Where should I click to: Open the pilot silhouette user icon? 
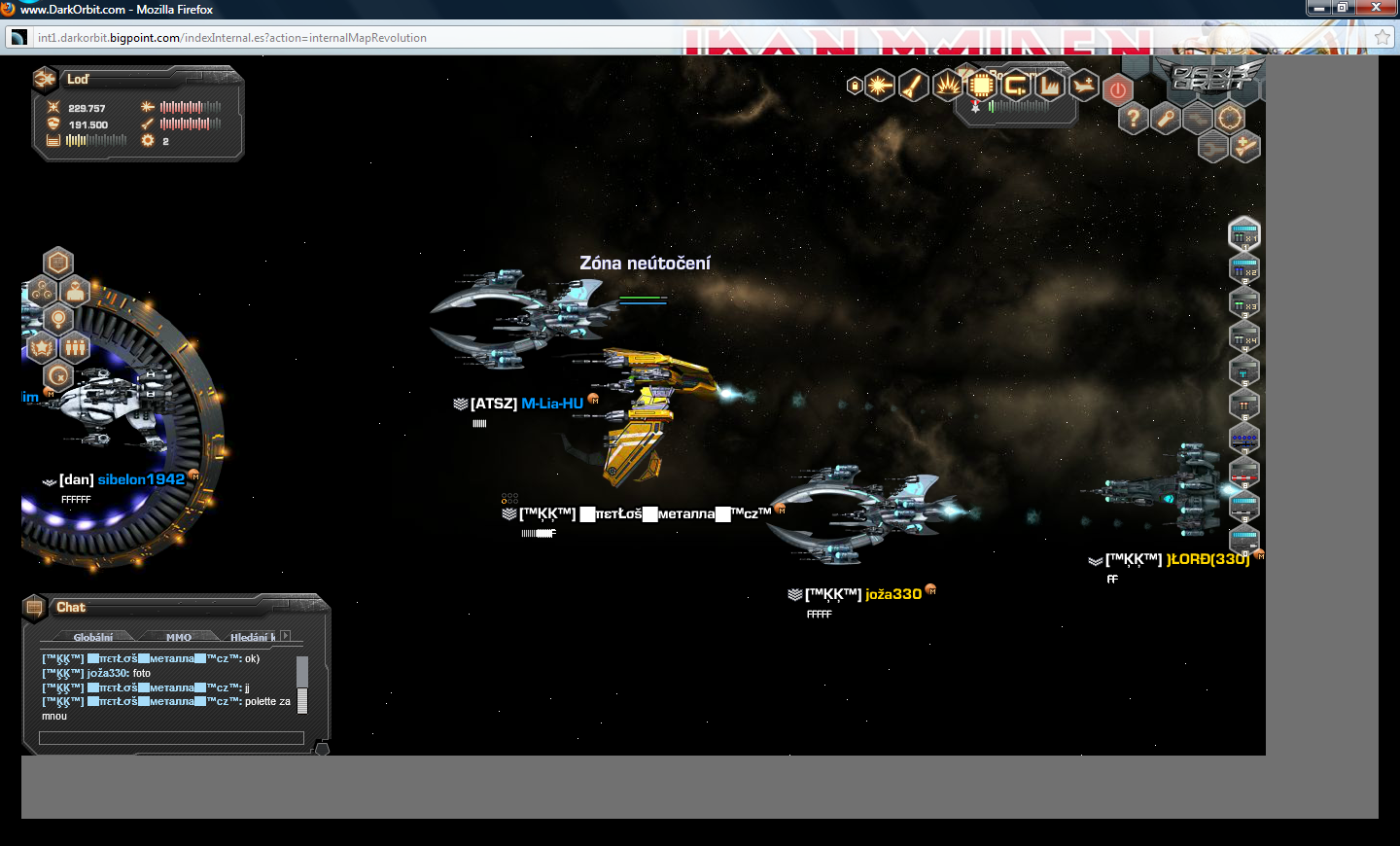click(x=76, y=291)
